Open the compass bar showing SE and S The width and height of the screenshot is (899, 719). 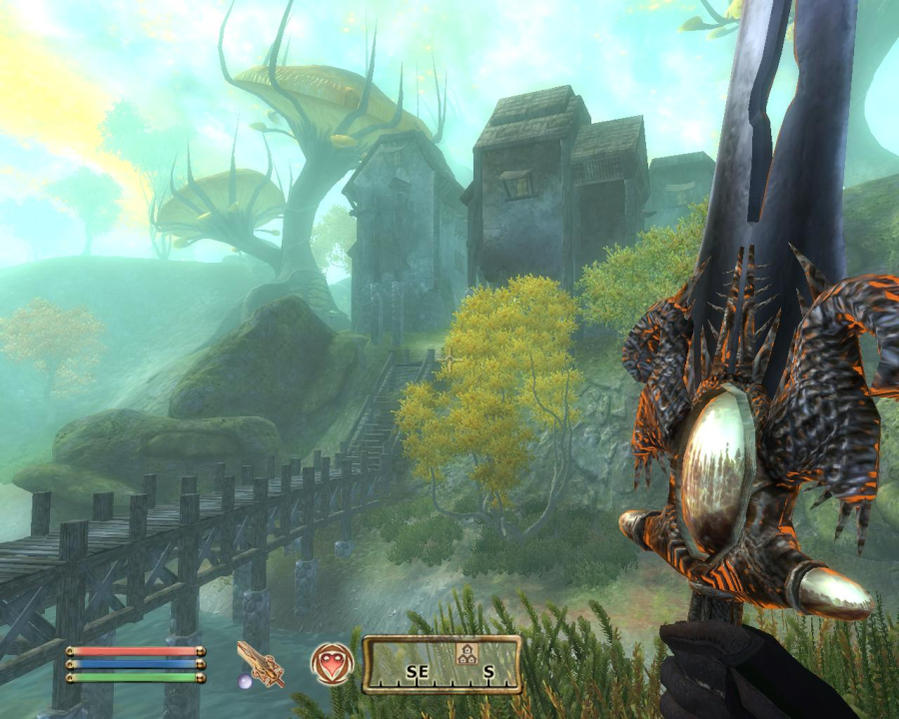coord(442,665)
